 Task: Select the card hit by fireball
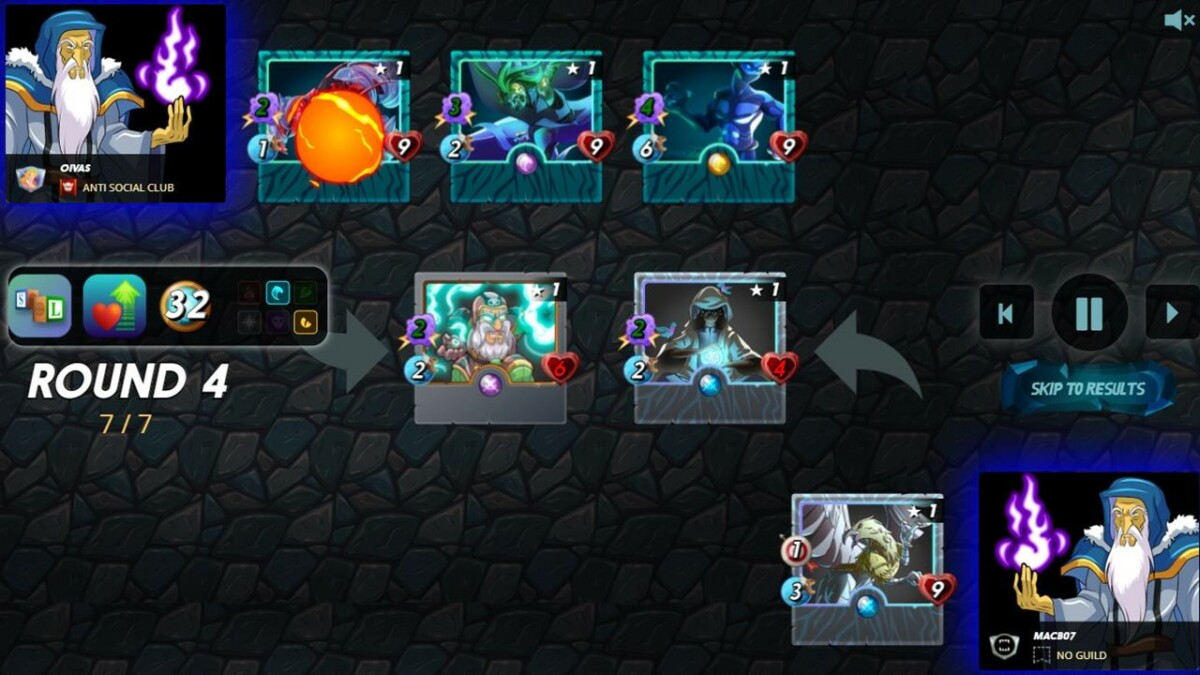point(335,125)
